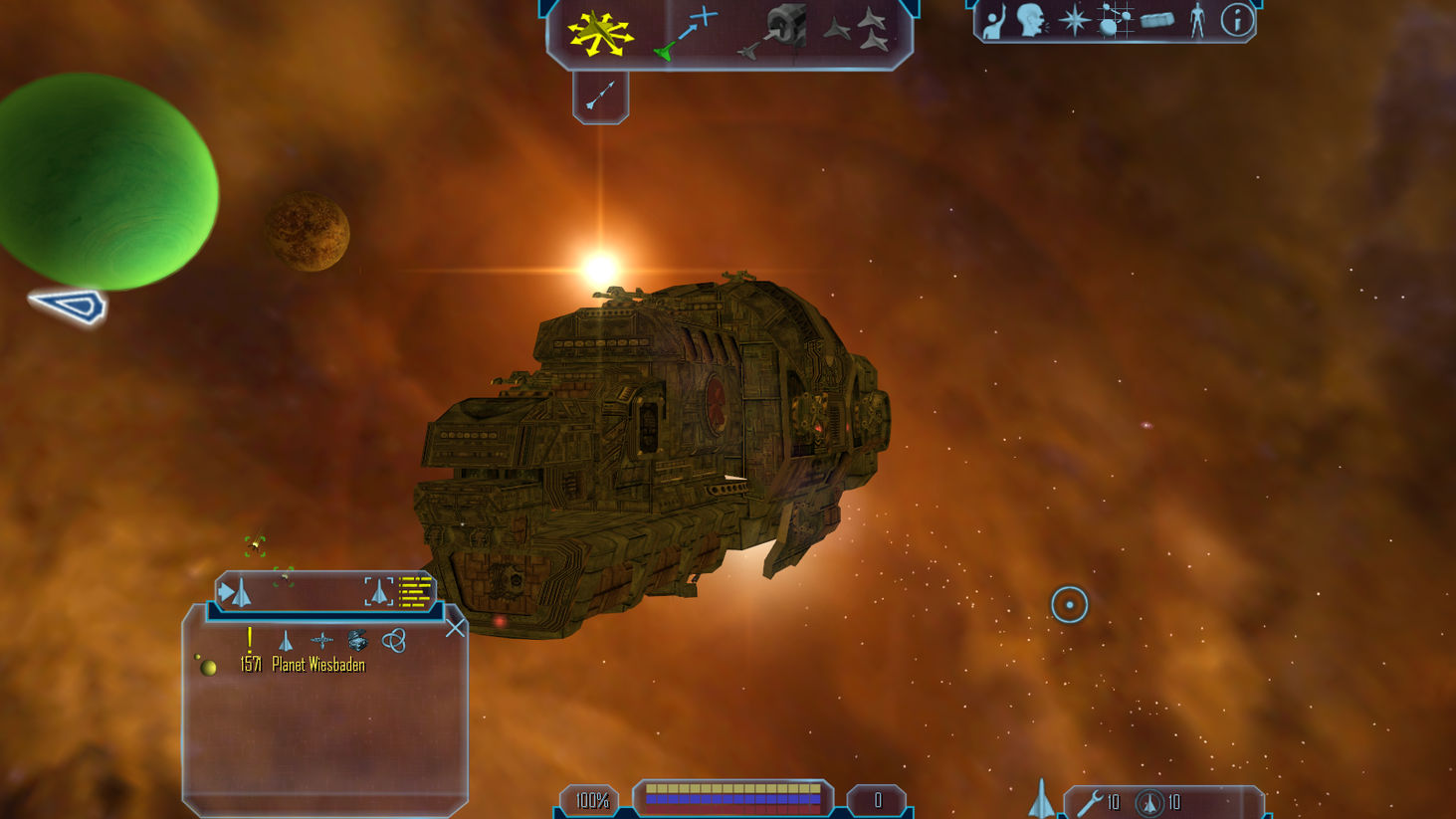Click the eight-pointed star icon
Image resolution: width=1456 pixels, height=819 pixels.
click(x=1074, y=21)
